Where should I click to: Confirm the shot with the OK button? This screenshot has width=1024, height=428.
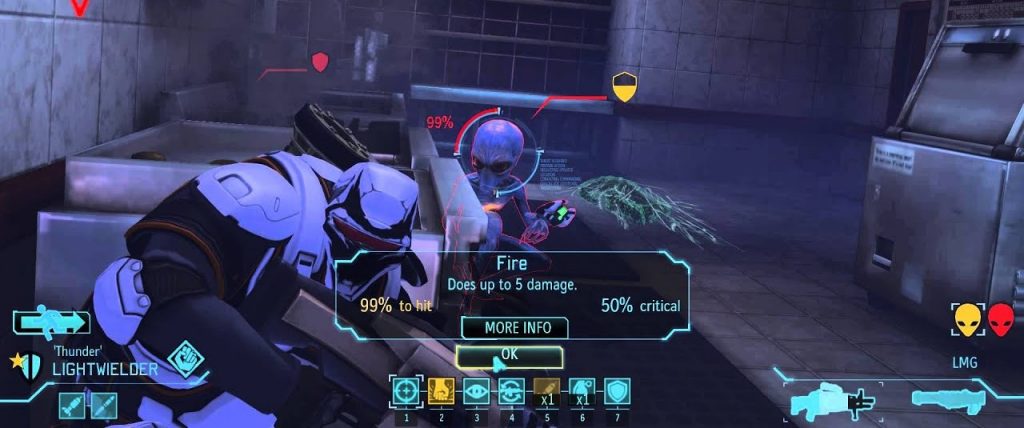point(509,356)
